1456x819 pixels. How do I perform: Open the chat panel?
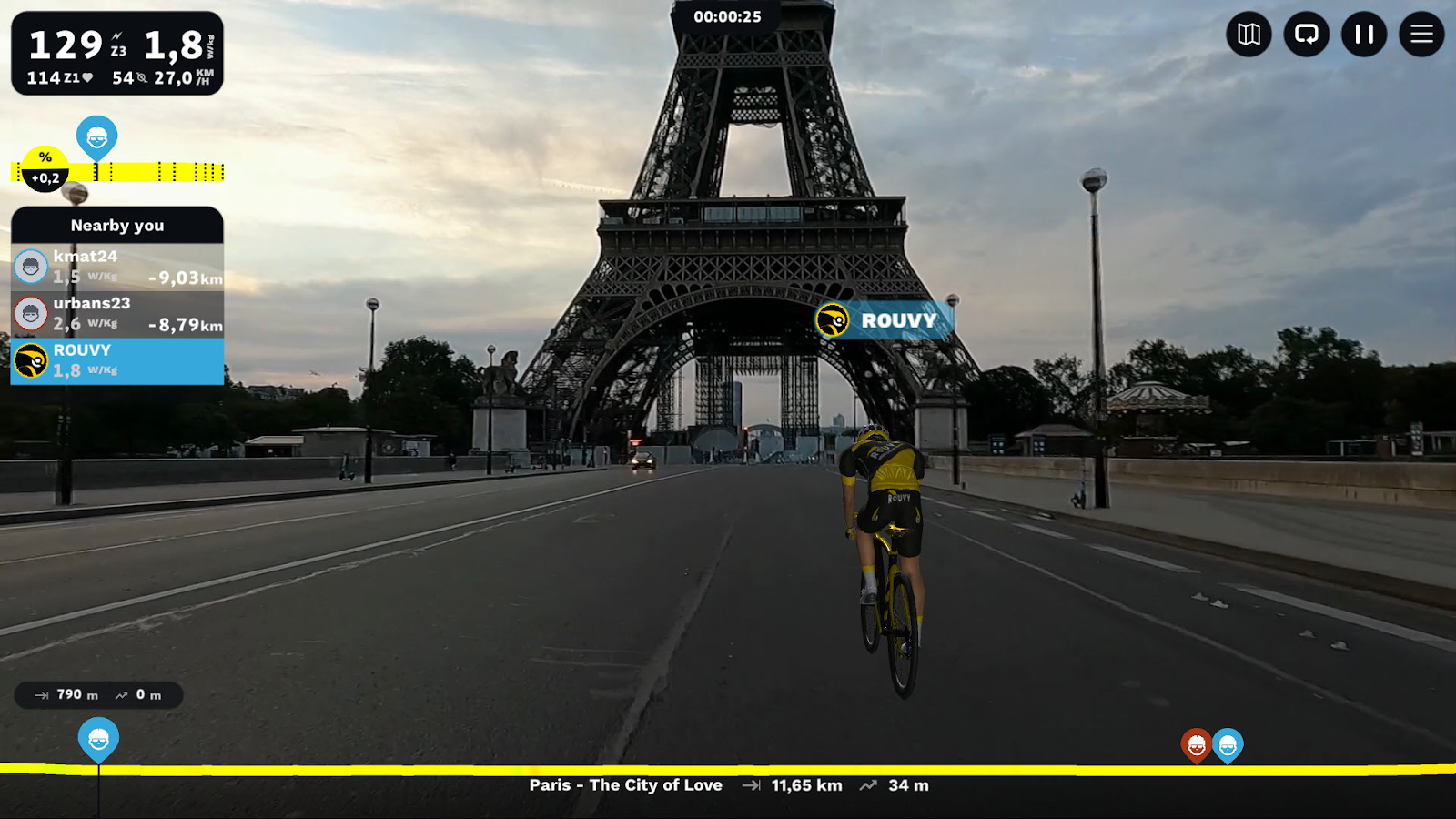[1307, 35]
